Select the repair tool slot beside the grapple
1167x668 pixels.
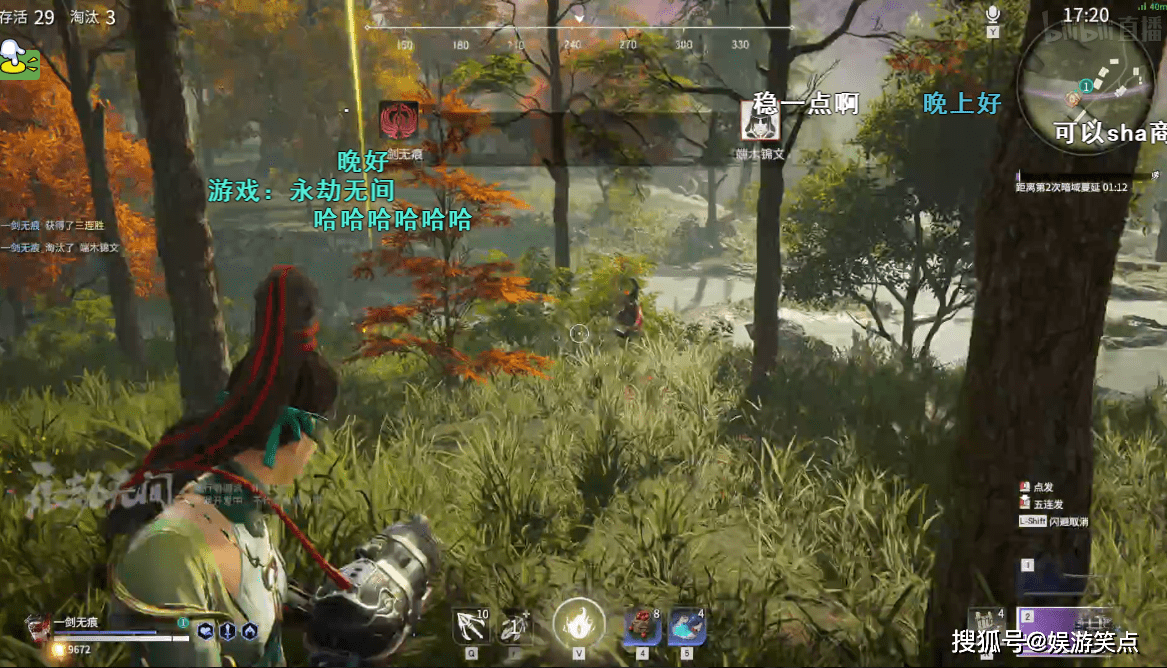pos(516,626)
